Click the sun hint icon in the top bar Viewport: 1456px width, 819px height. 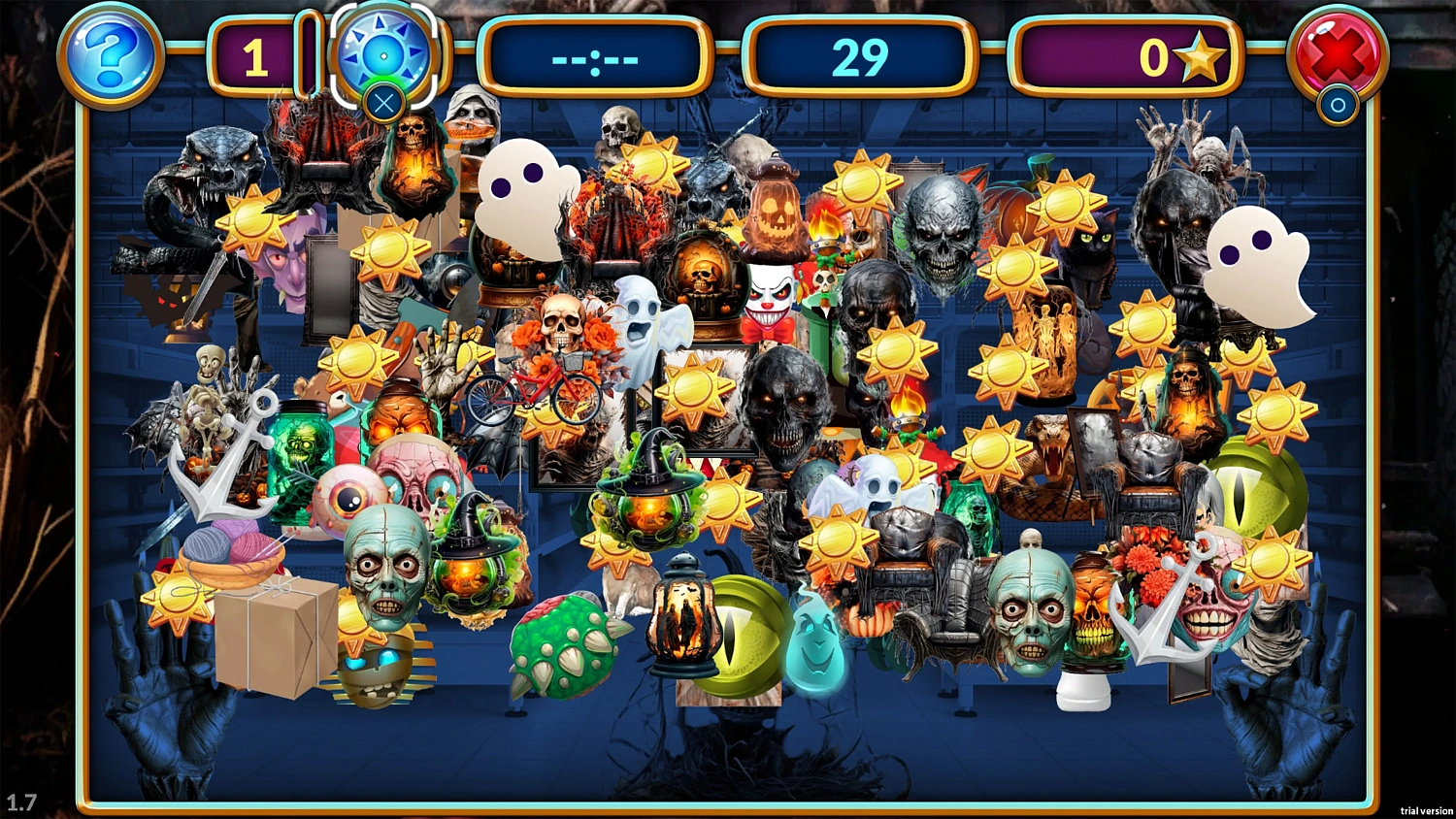384,56
